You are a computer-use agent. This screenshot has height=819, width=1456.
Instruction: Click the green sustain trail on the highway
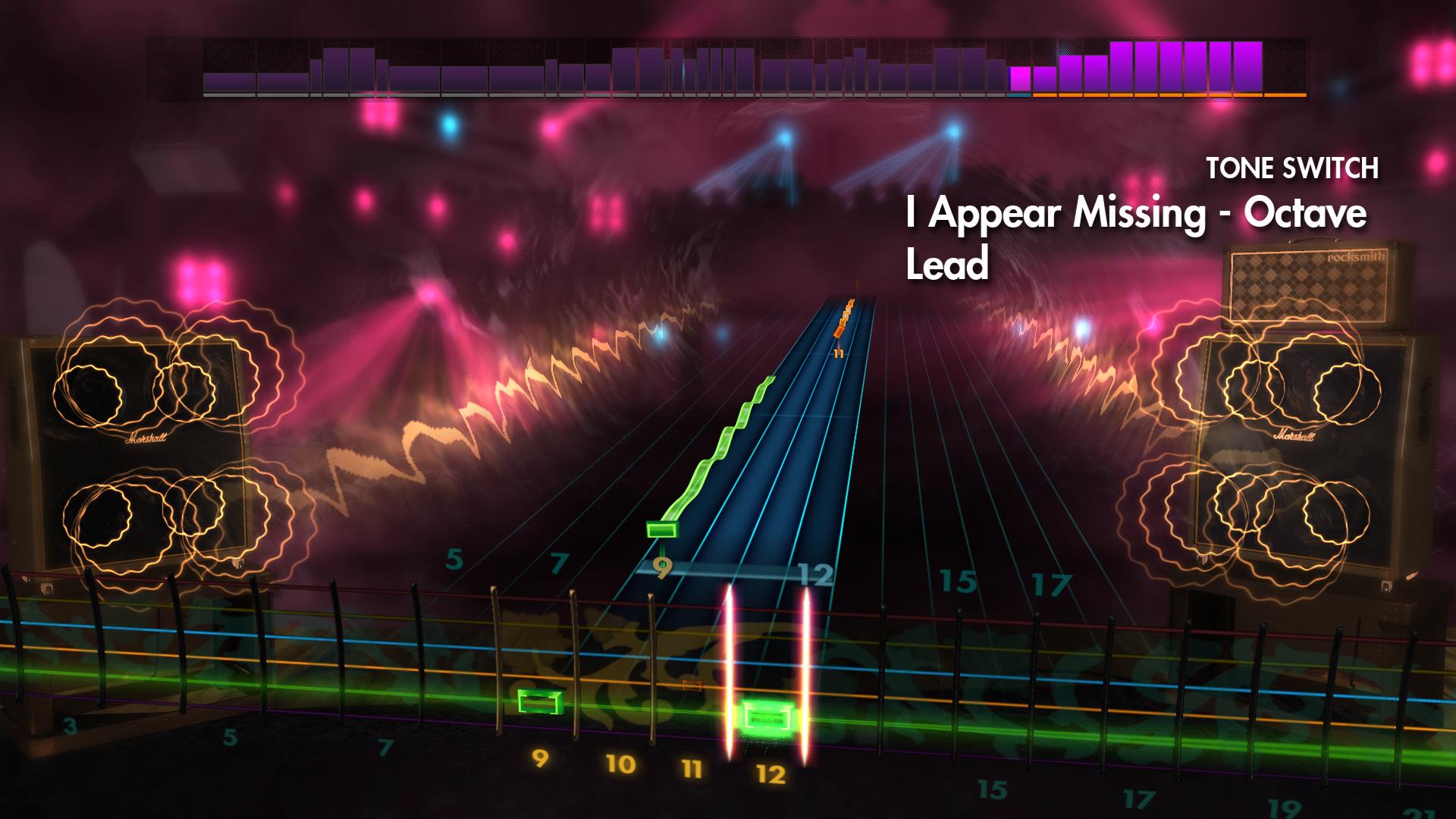[x=698, y=455]
